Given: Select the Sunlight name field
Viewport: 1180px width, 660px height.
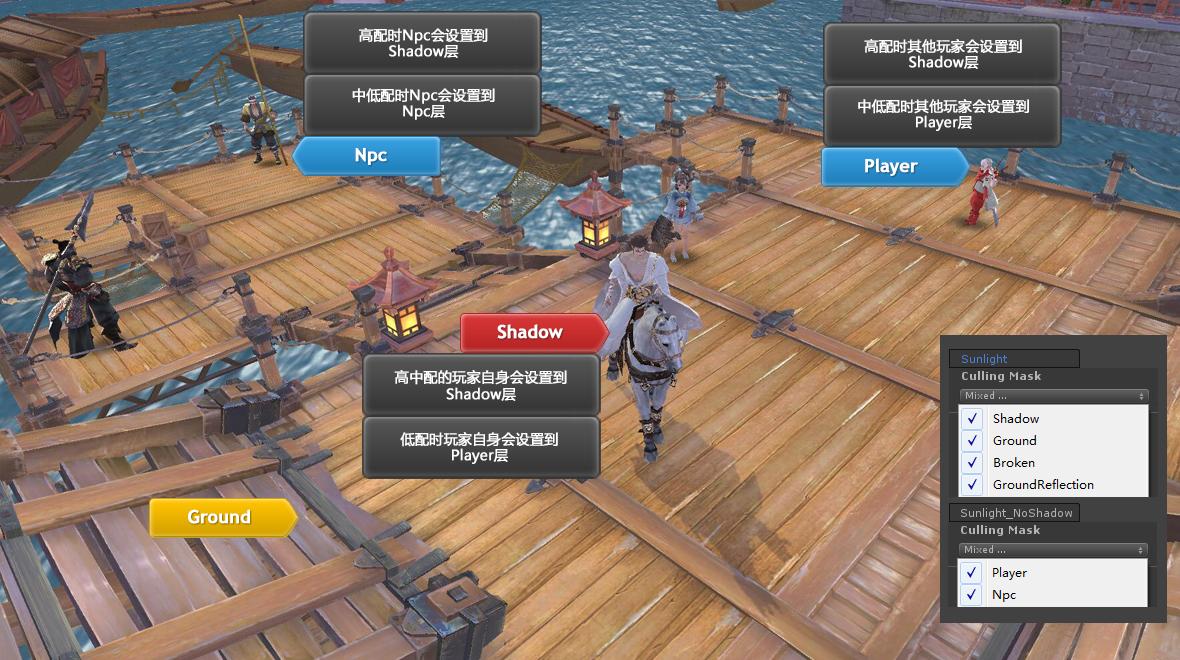Looking at the screenshot, I should click(1015, 359).
